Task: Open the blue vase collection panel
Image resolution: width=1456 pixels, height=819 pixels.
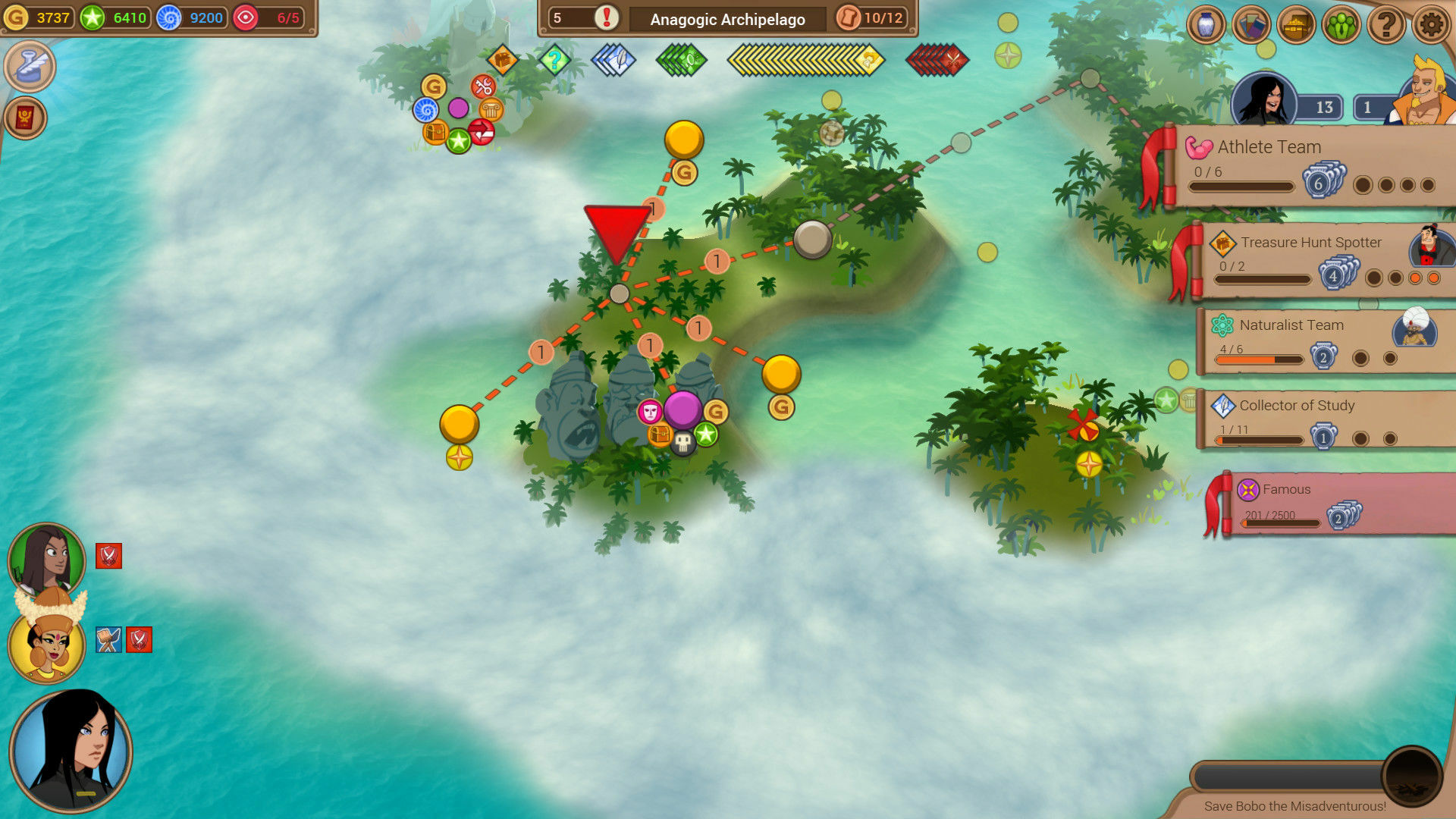Action: tap(1204, 24)
